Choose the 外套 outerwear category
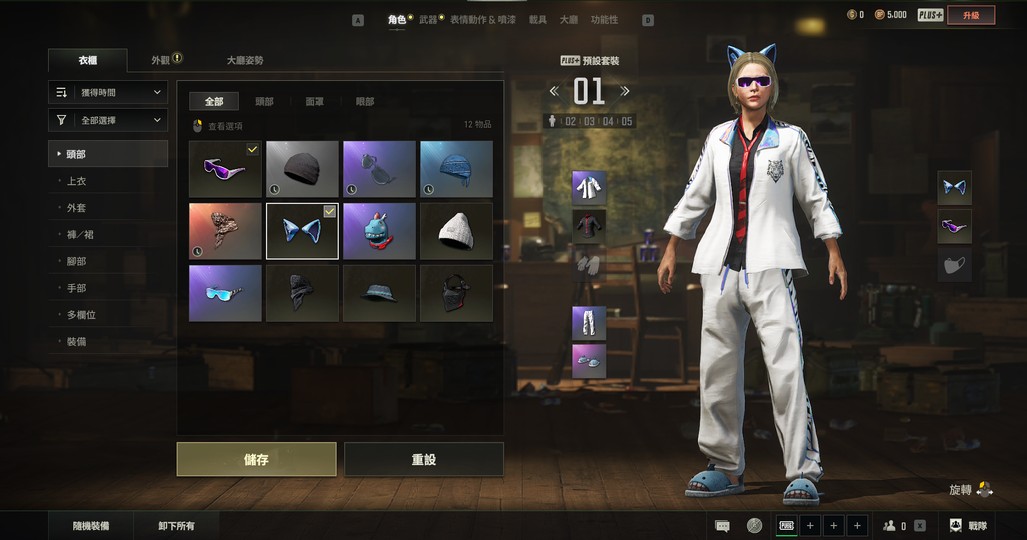Image resolution: width=1027 pixels, height=540 pixels. (76, 208)
